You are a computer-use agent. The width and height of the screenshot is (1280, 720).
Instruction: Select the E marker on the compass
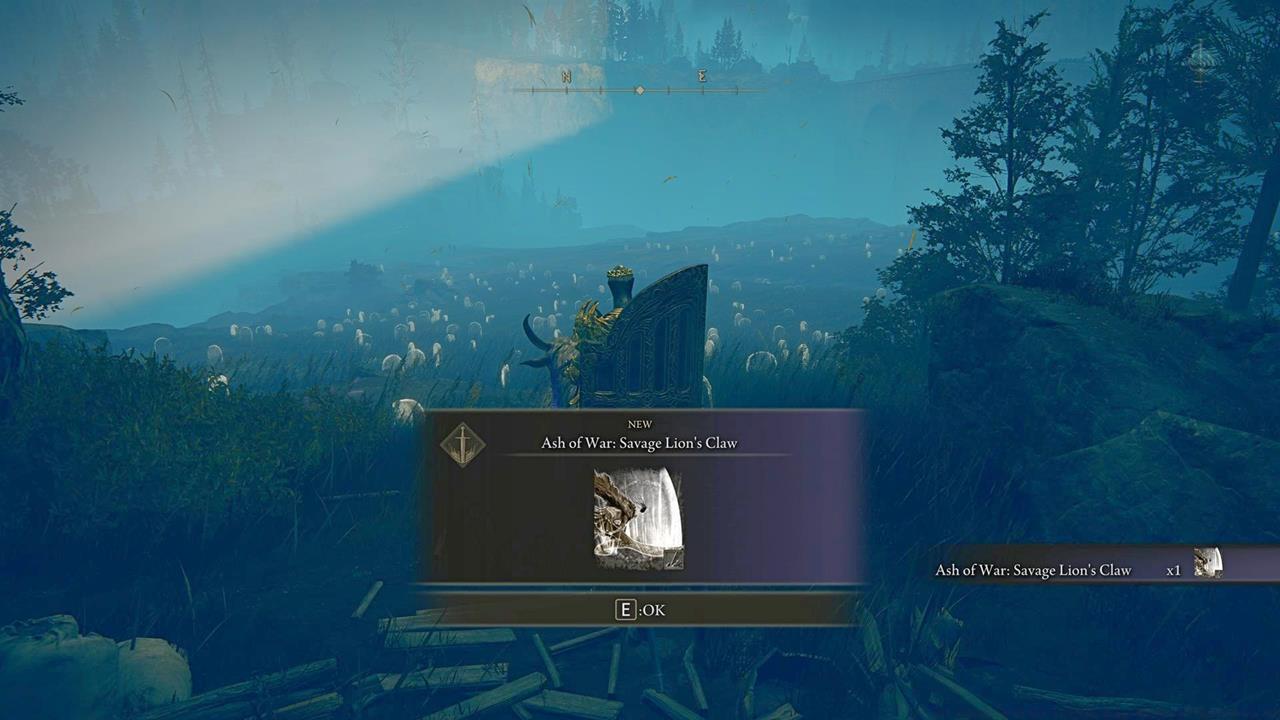point(703,76)
